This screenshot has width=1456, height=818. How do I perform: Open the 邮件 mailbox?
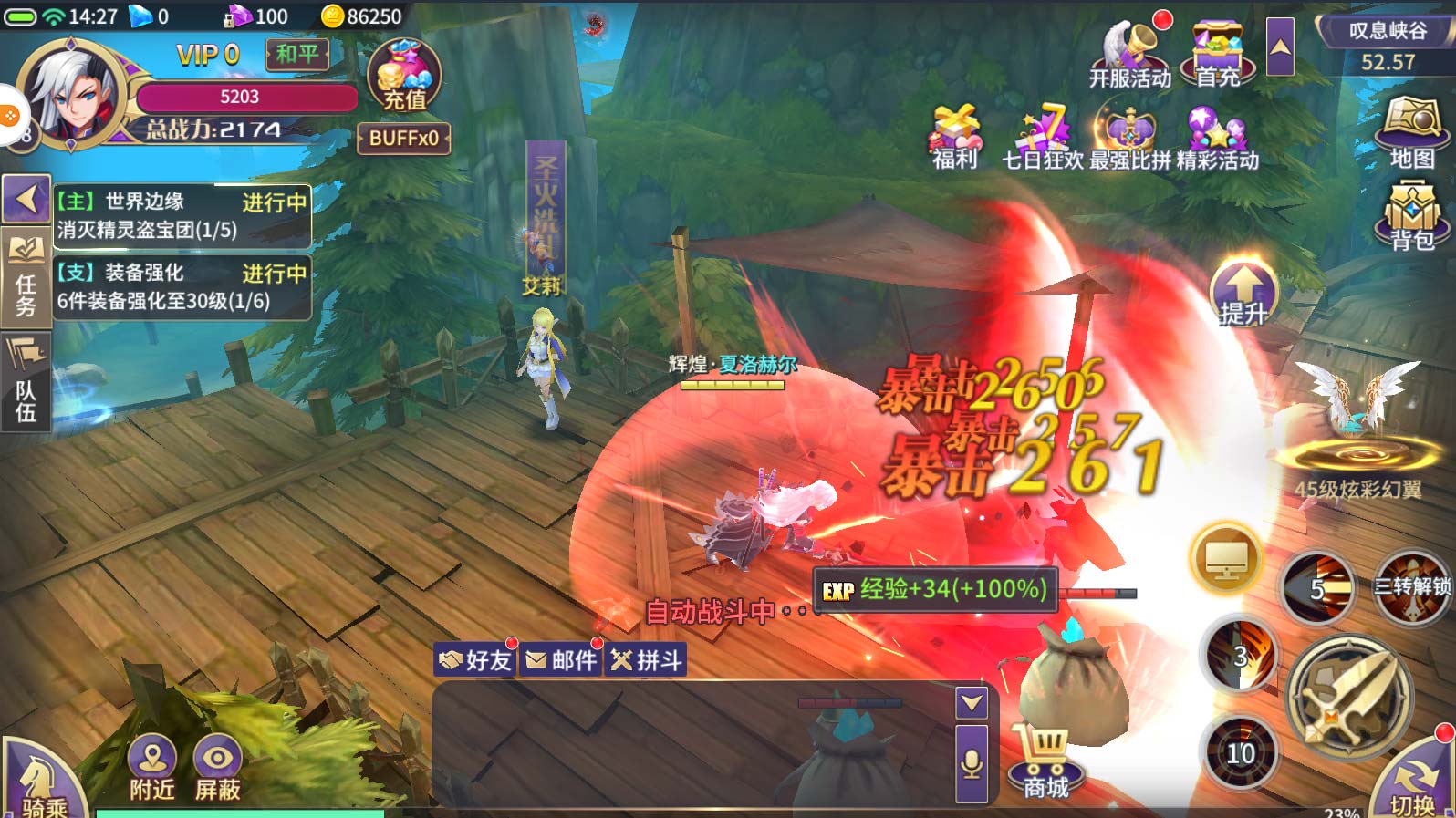click(x=561, y=659)
